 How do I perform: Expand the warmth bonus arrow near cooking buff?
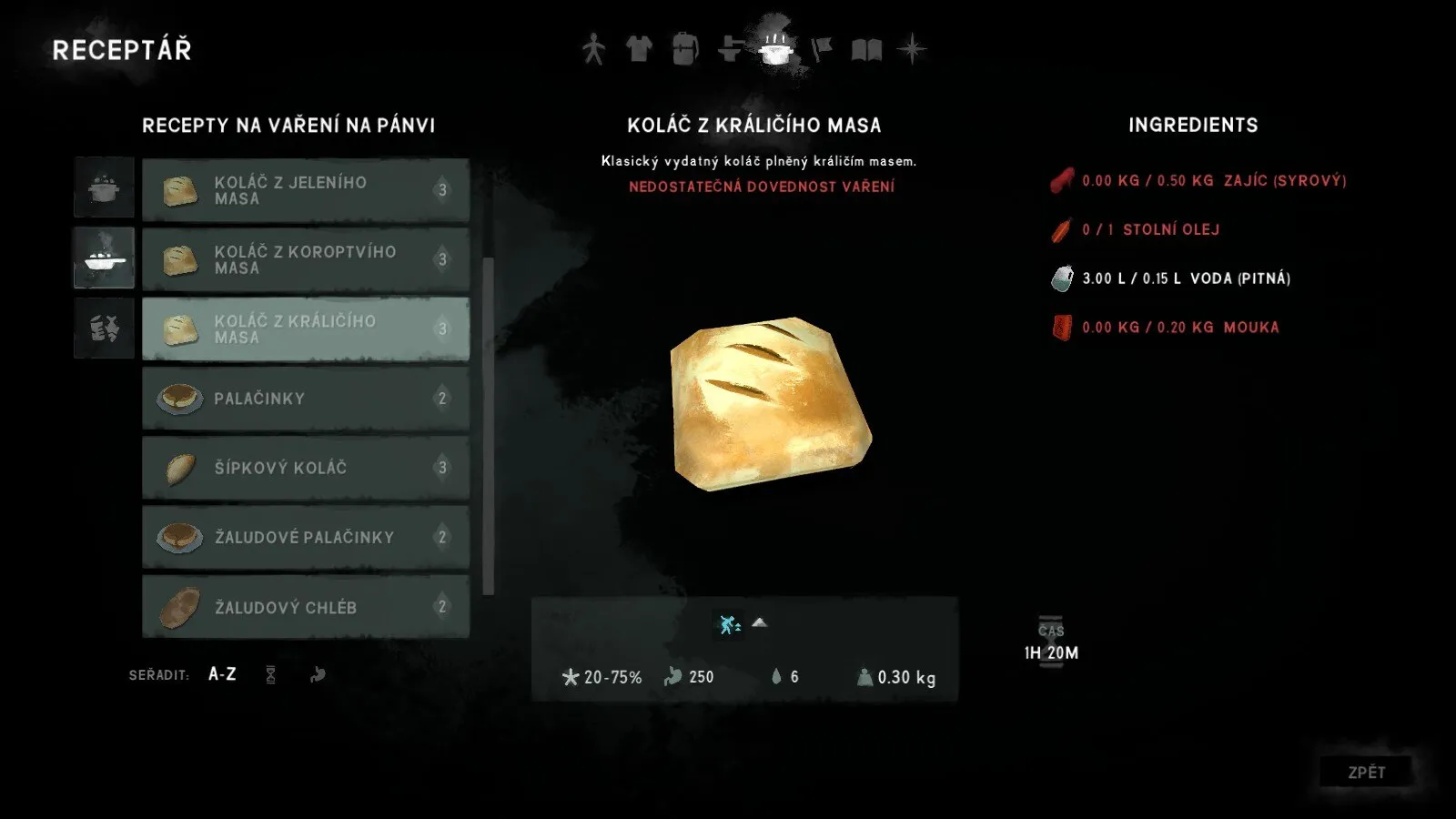click(761, 623)
